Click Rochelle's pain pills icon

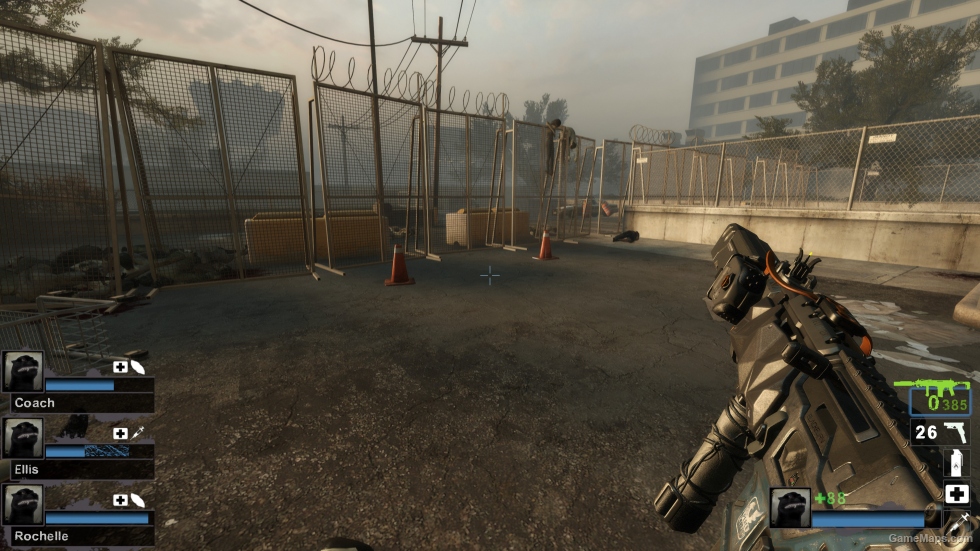[x=137, y=499]
